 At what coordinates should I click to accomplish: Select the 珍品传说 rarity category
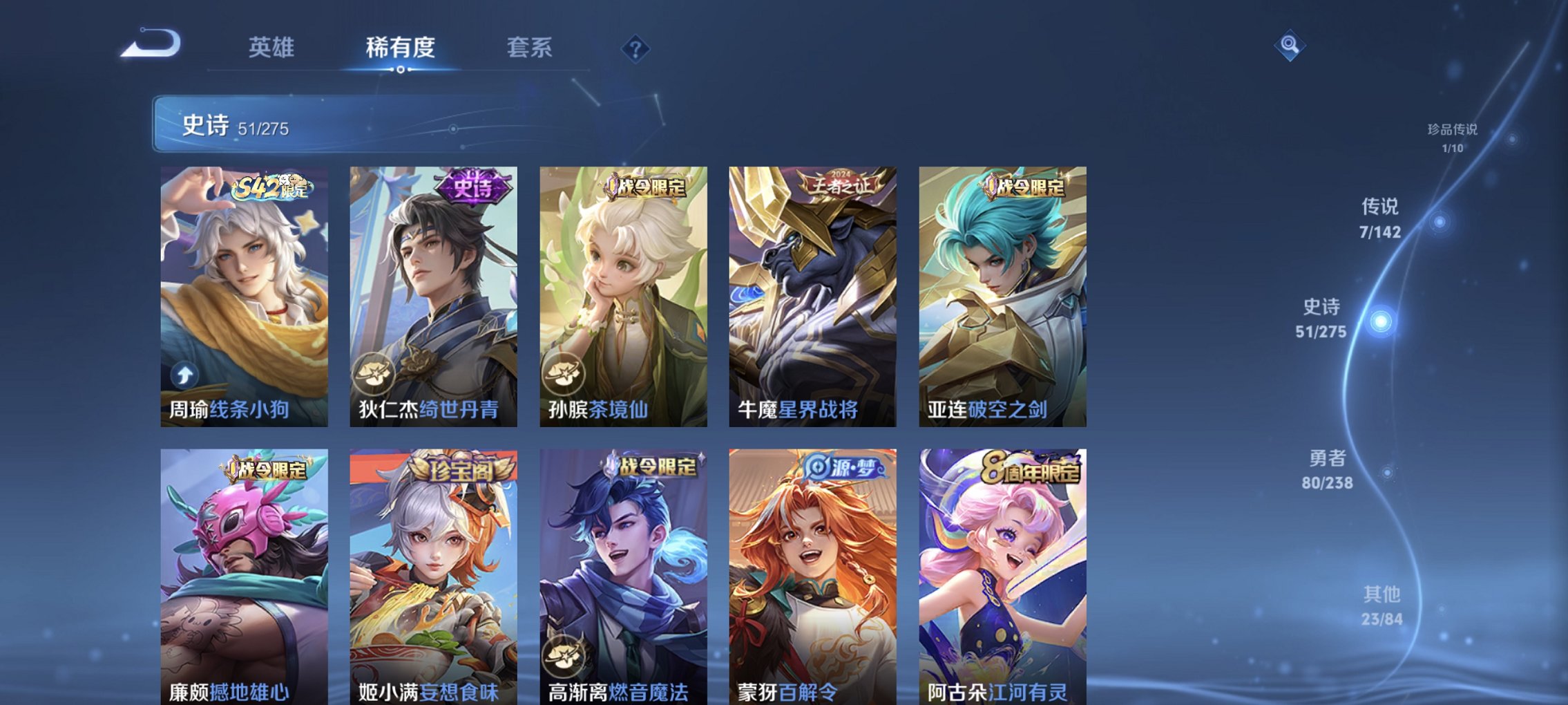tap(1452, 136)
